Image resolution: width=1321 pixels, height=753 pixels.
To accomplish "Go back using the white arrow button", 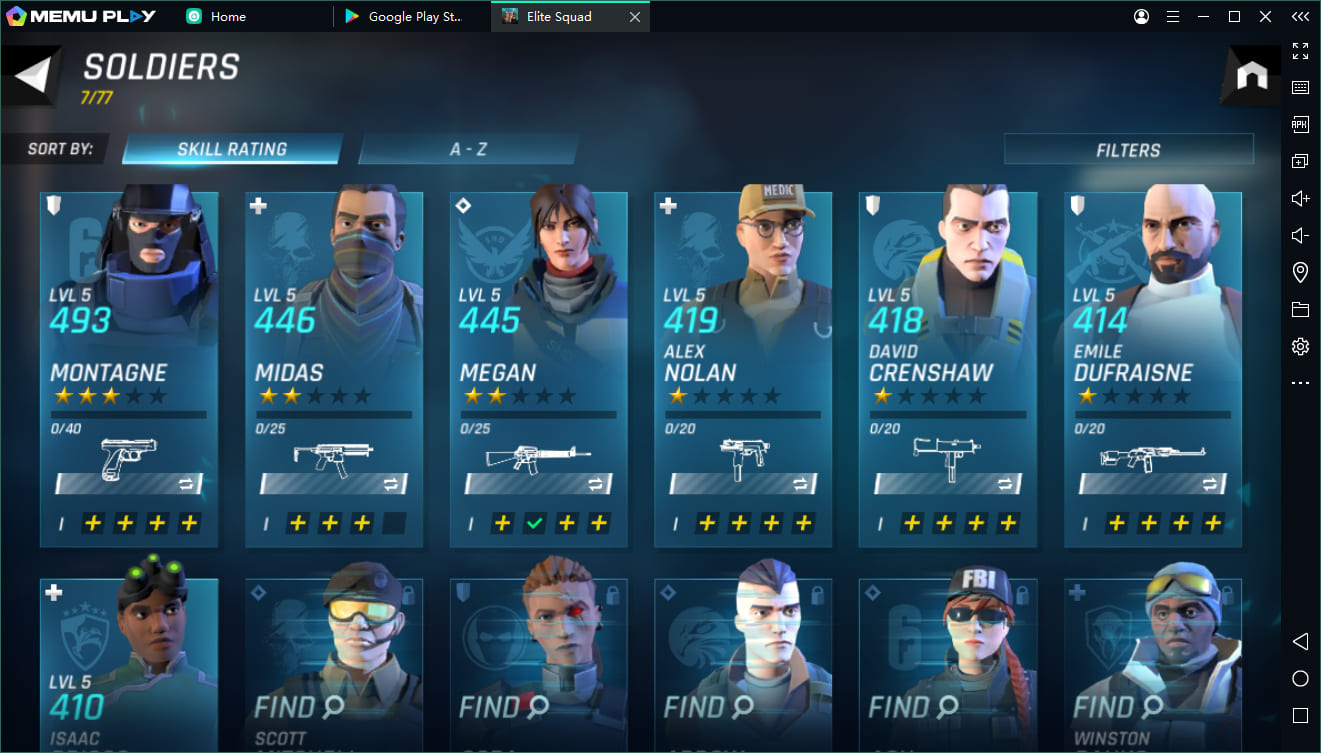I will click(33, 76).
